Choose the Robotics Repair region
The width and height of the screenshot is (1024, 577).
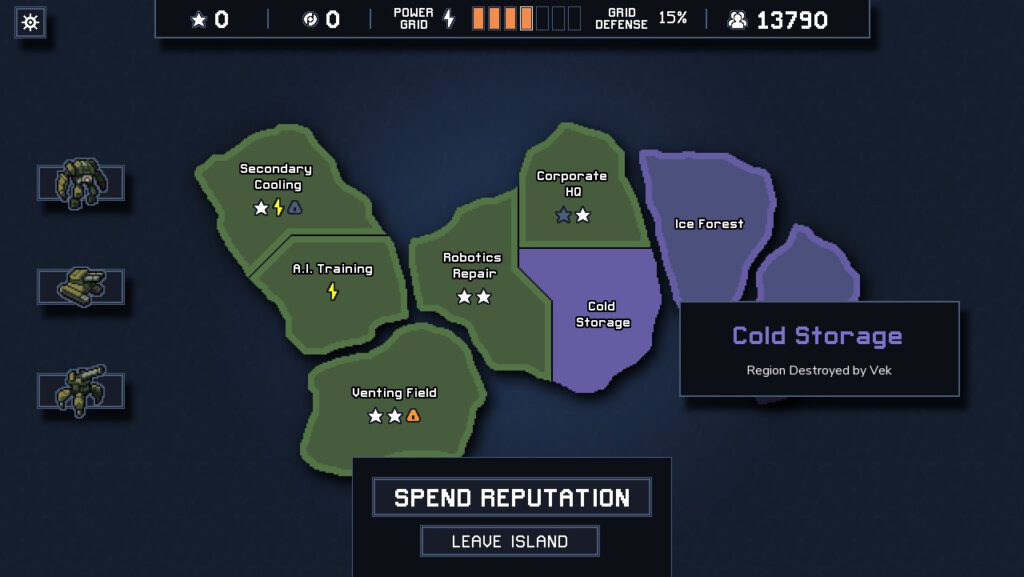coord(472,275)
